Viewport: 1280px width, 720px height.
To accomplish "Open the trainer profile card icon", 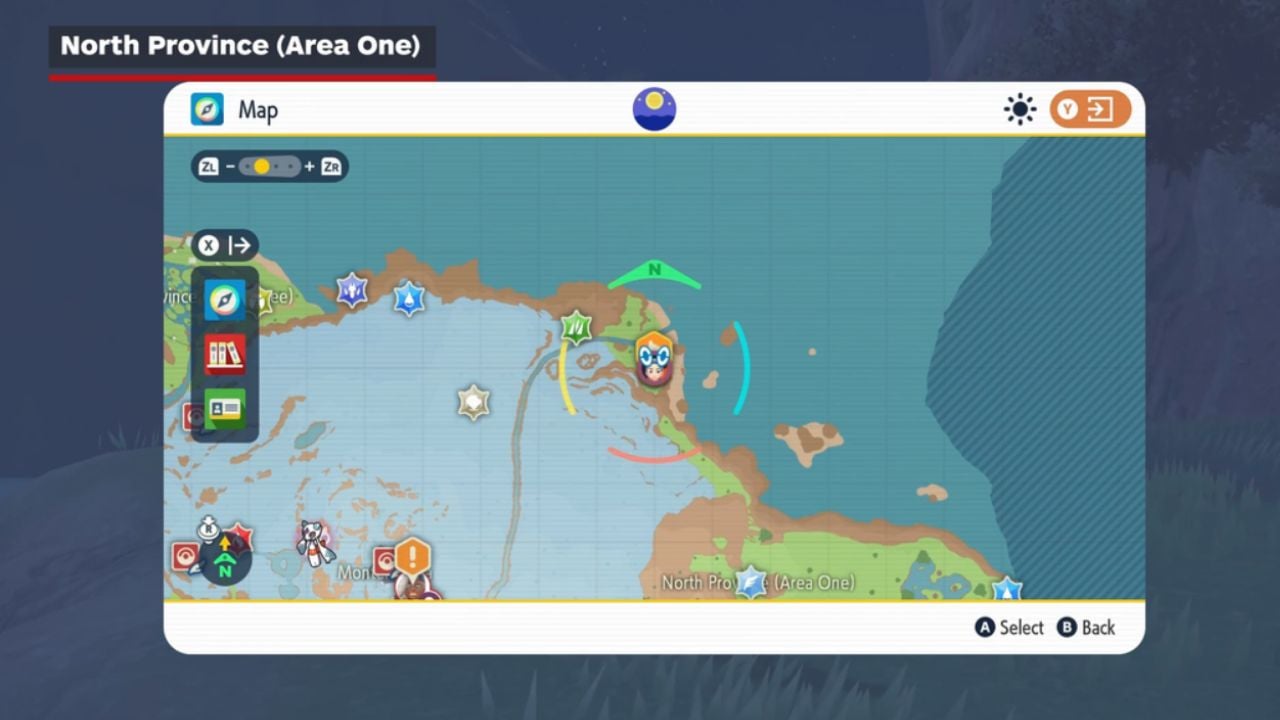I will [x=224, y=408].
